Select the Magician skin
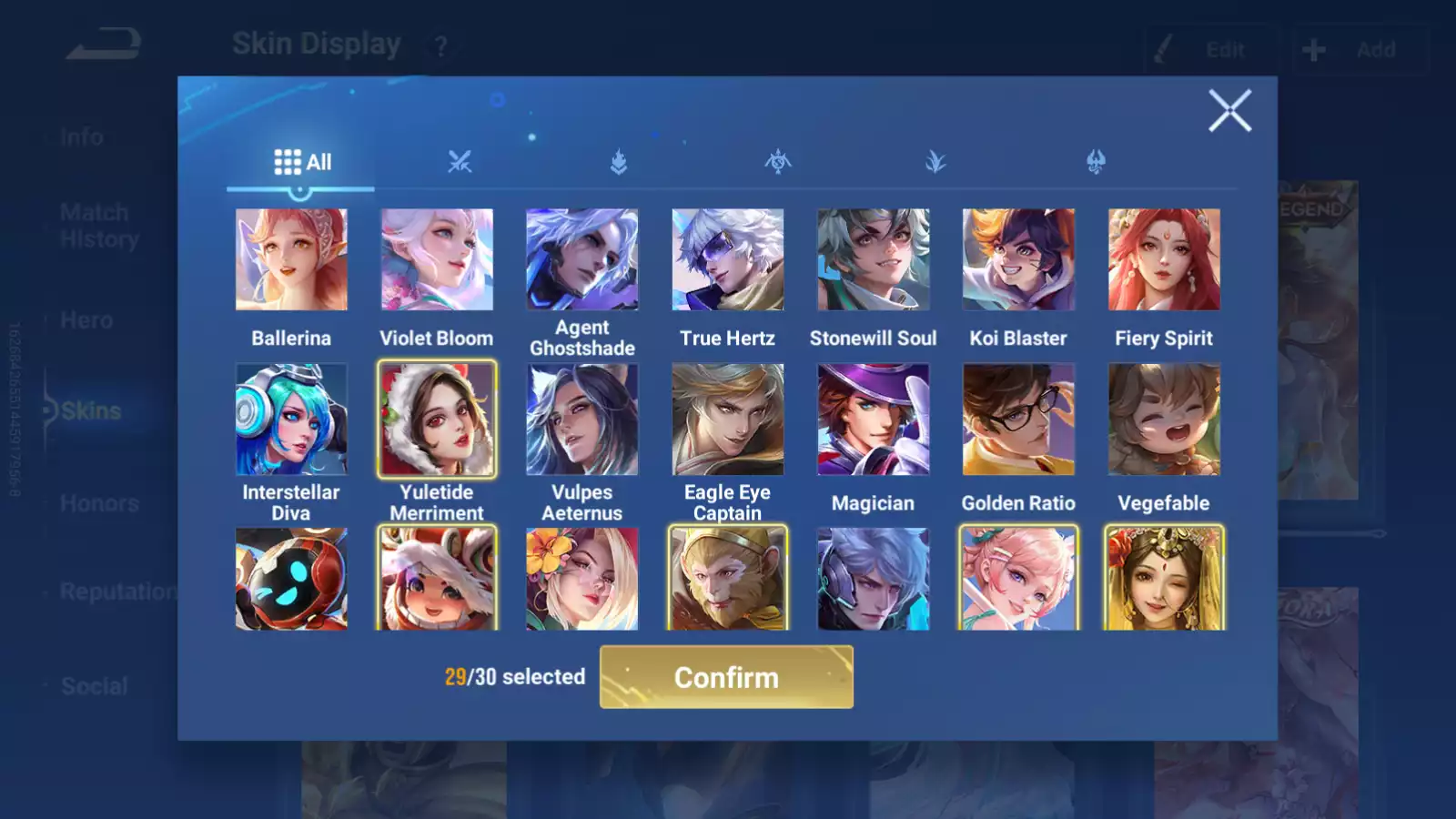This screenshot has width=1456, height=819. point(873,419)
